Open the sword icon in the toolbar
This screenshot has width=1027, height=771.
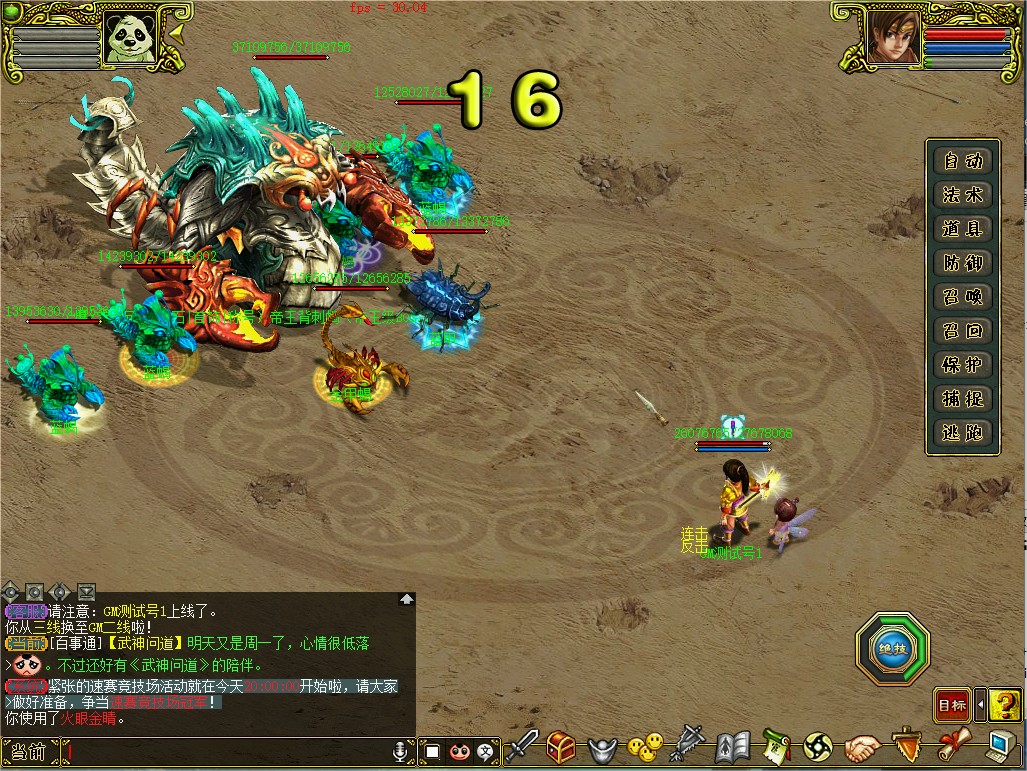point(522,746)
